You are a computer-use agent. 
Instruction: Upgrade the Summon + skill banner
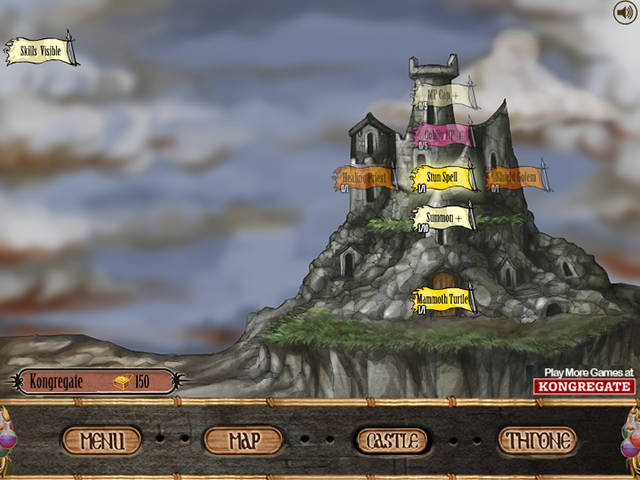(x=444, y=216)
